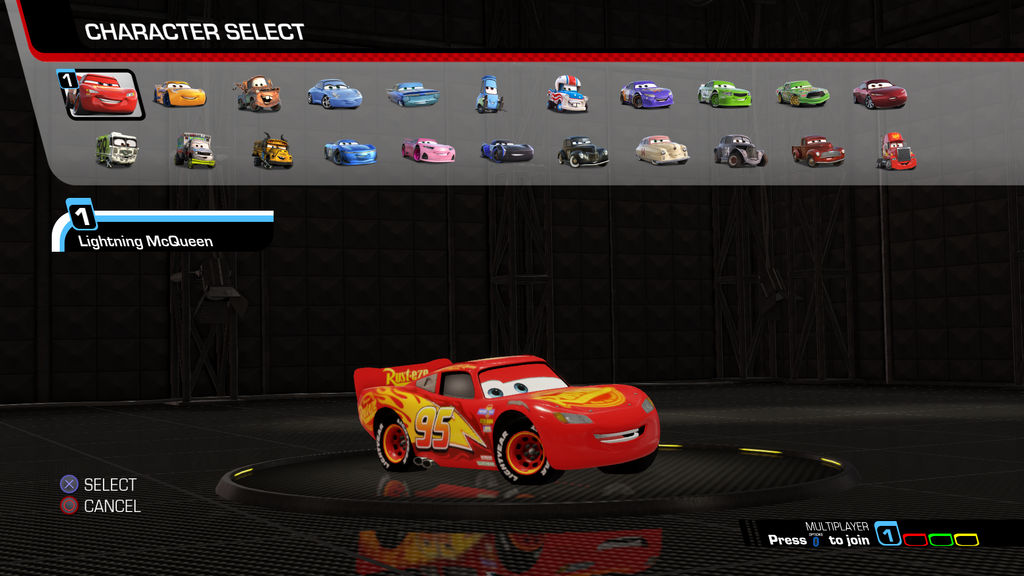Pick Mack the red semi truck
Viewport: 1024px width, 576px height.
tap(896, 151)
